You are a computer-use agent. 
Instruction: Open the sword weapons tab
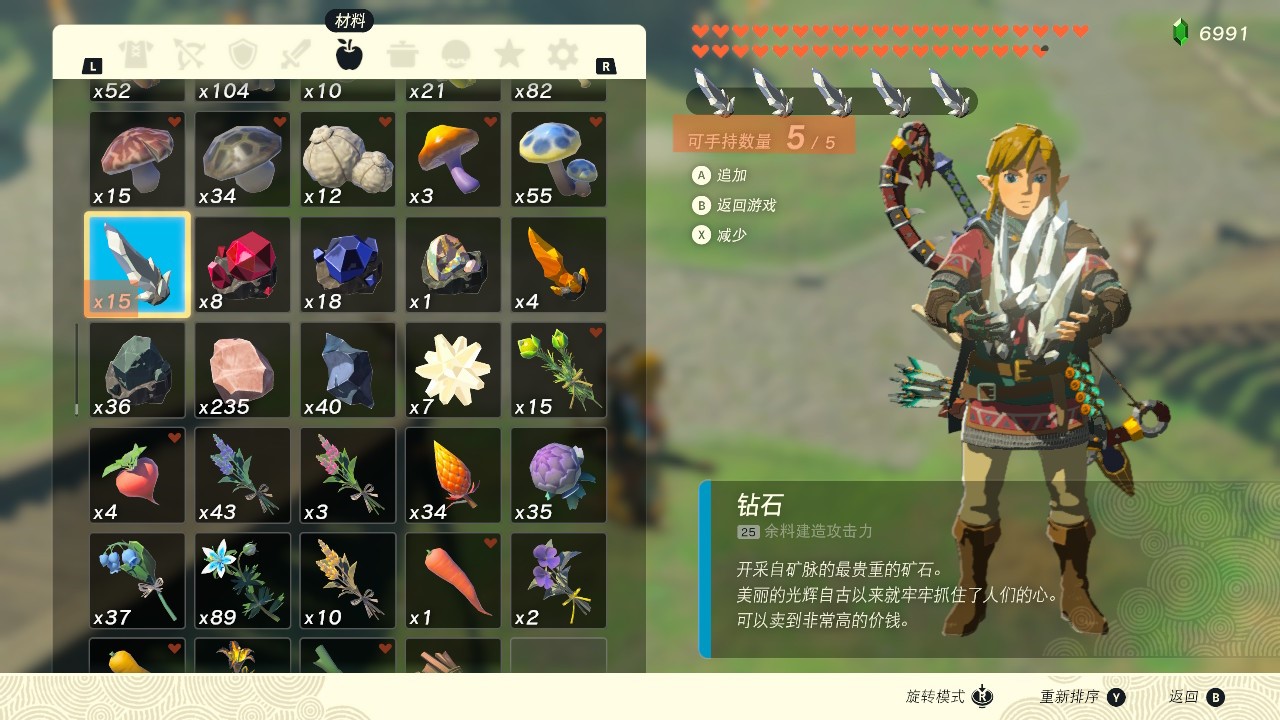[295, 54]
